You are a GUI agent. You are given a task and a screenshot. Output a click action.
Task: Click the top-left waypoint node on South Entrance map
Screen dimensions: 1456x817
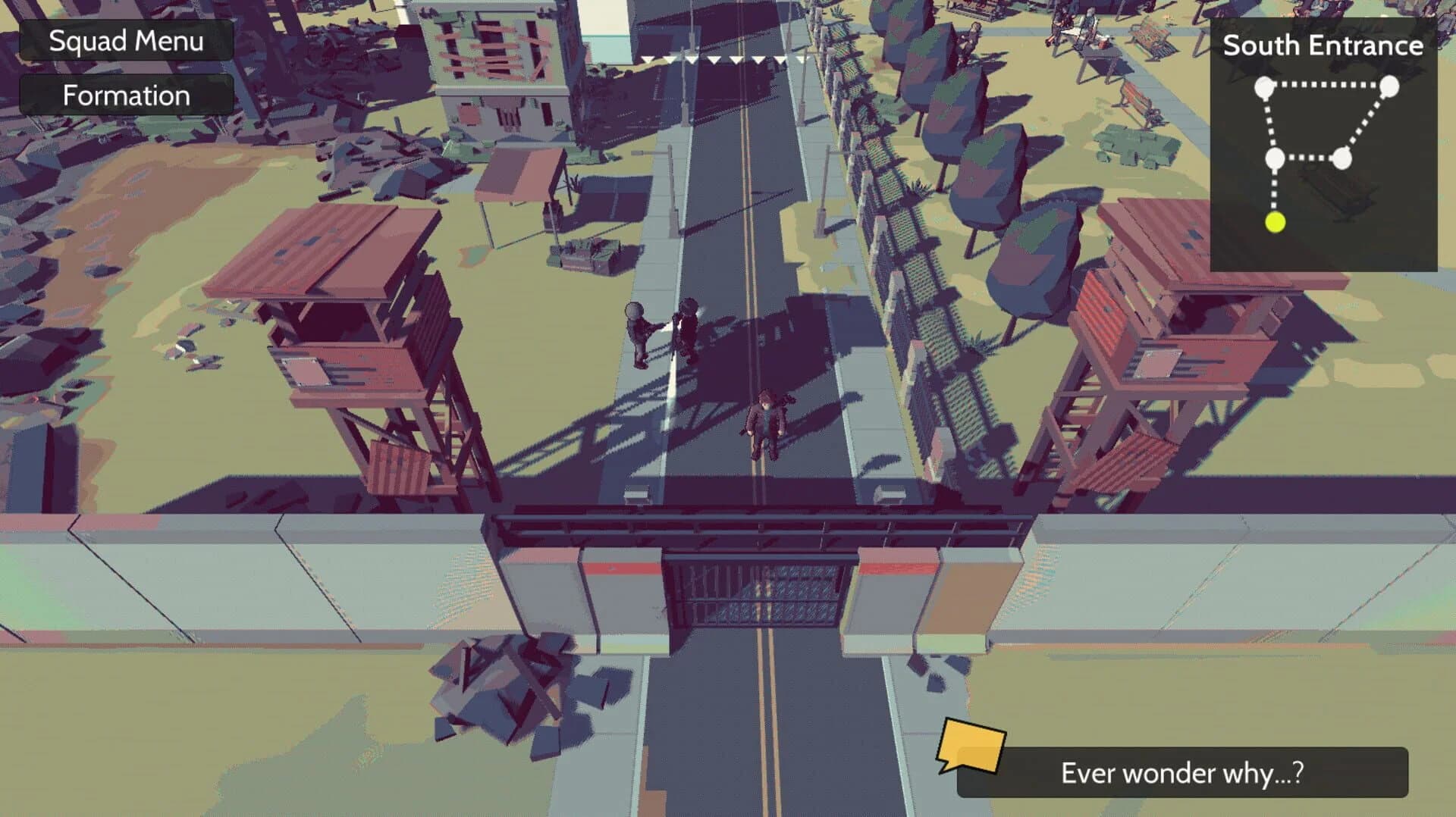pos(1263,85)
